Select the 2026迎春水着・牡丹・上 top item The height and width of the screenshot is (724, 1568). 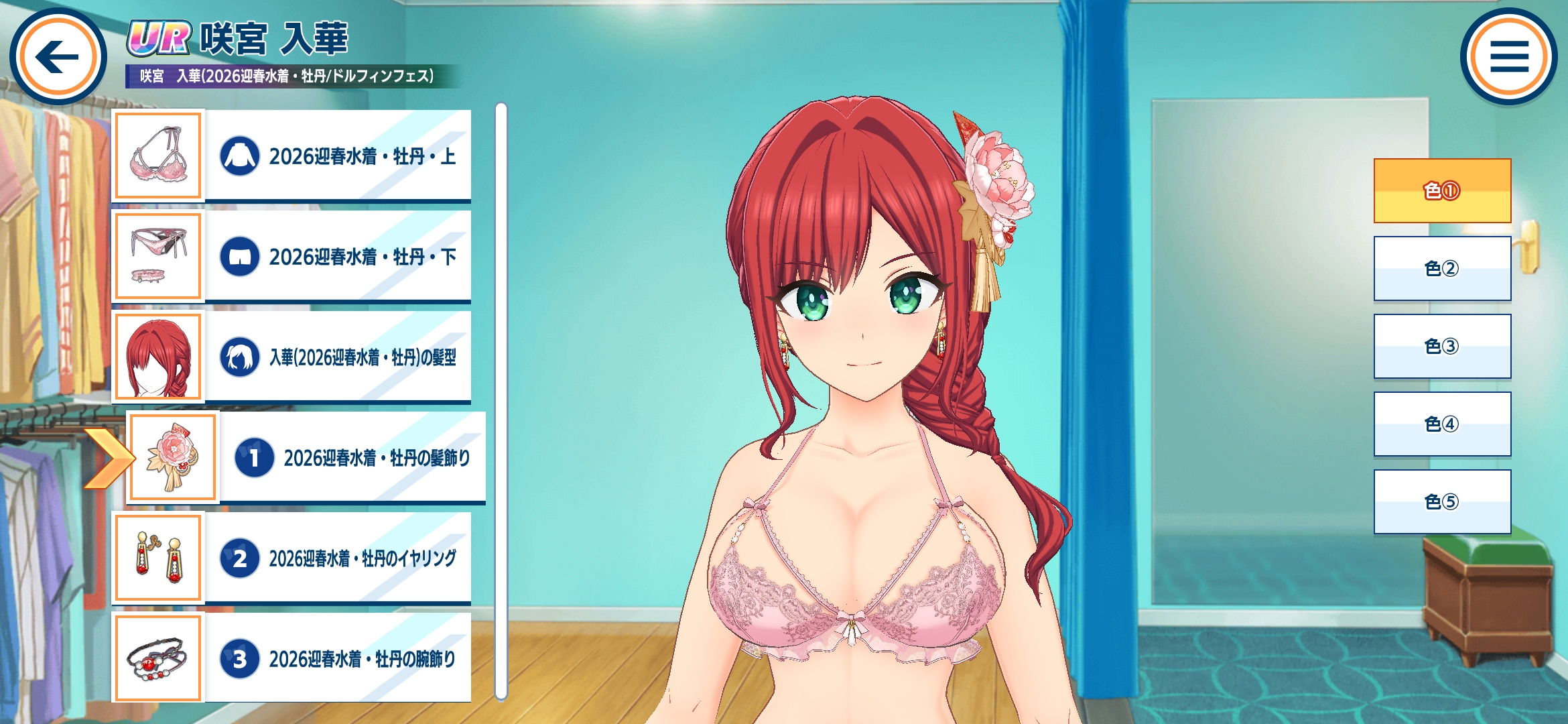tap(292, 156)
